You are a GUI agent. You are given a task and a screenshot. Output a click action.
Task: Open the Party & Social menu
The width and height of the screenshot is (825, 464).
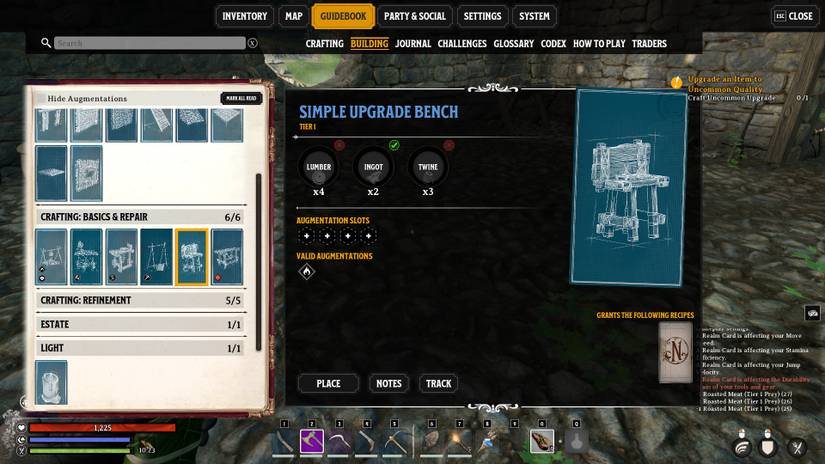pyautogui.click(x=414, y=16)
